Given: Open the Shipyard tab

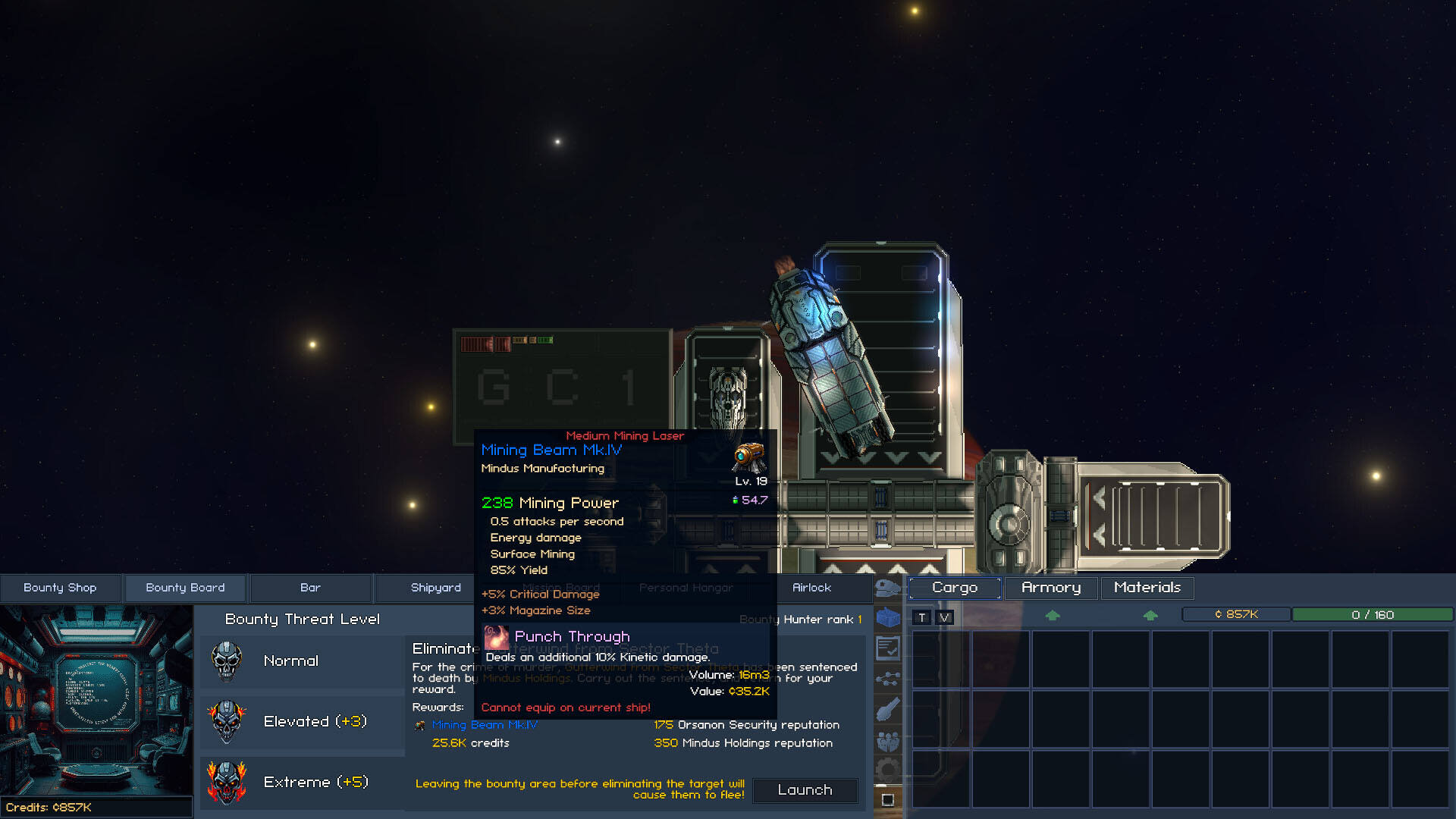Looking at the screenshot, I should coord(435,588).
